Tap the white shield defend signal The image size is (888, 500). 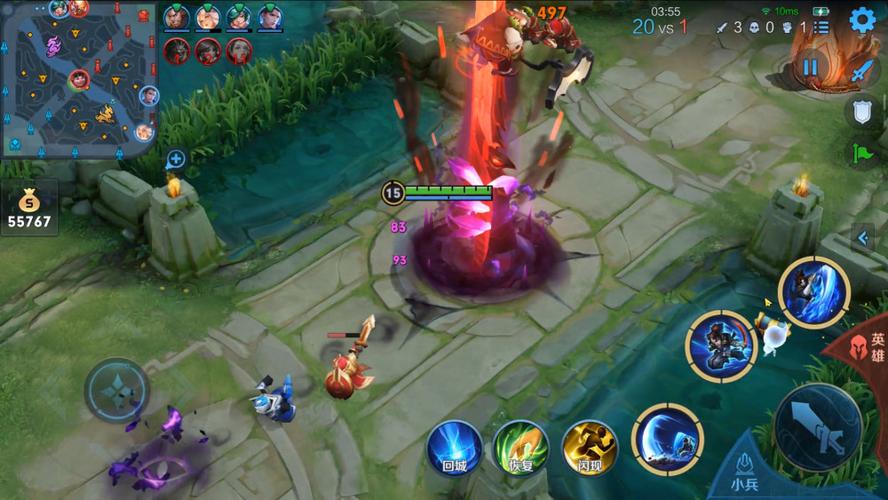[862, 111]
